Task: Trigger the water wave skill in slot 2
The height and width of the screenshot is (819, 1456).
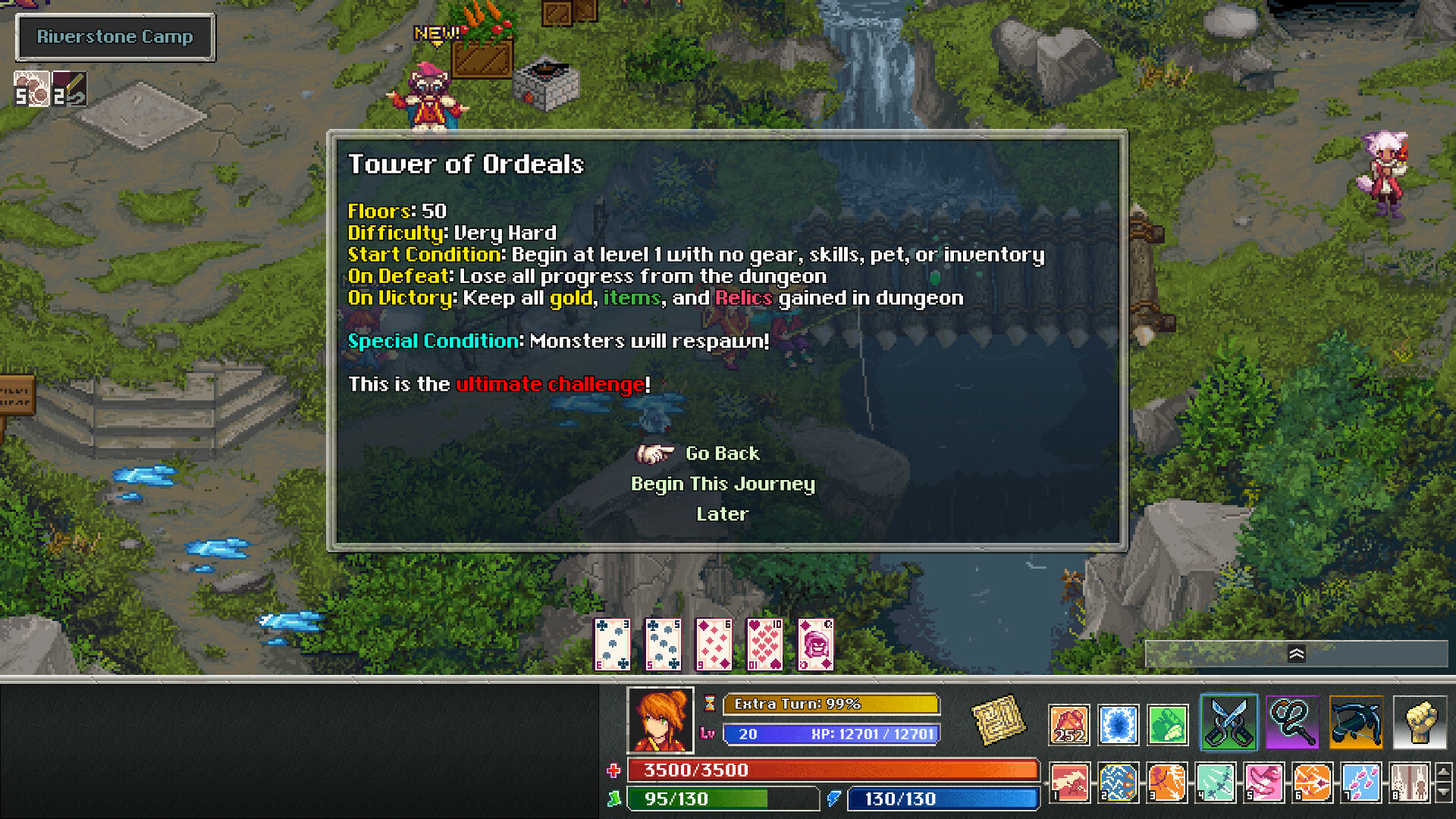Action: coord(1118,783)
